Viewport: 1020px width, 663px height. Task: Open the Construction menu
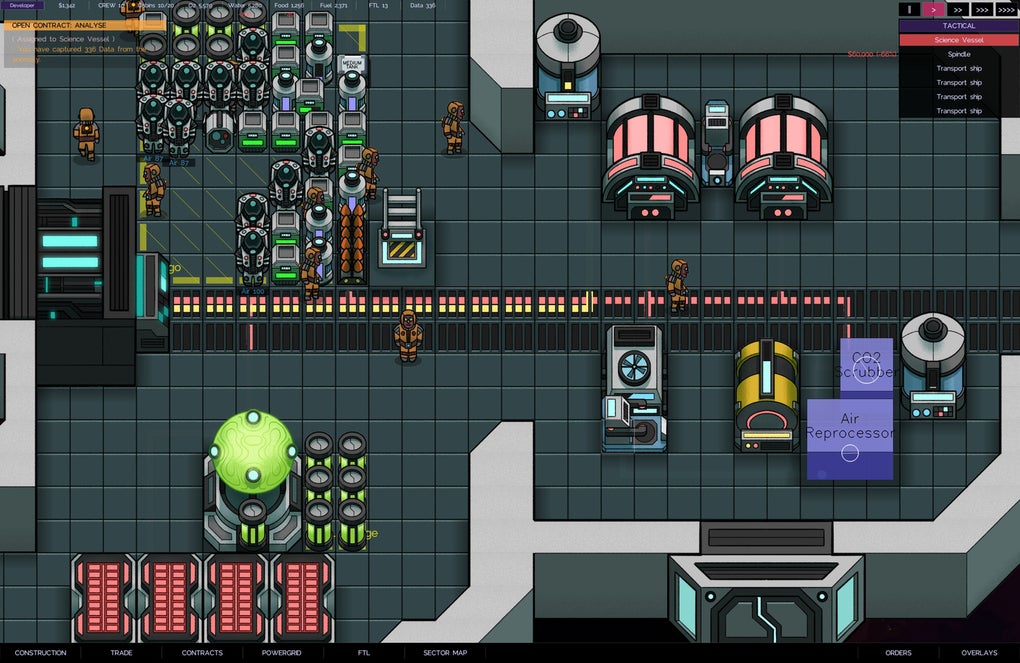[x=40, y=653]
